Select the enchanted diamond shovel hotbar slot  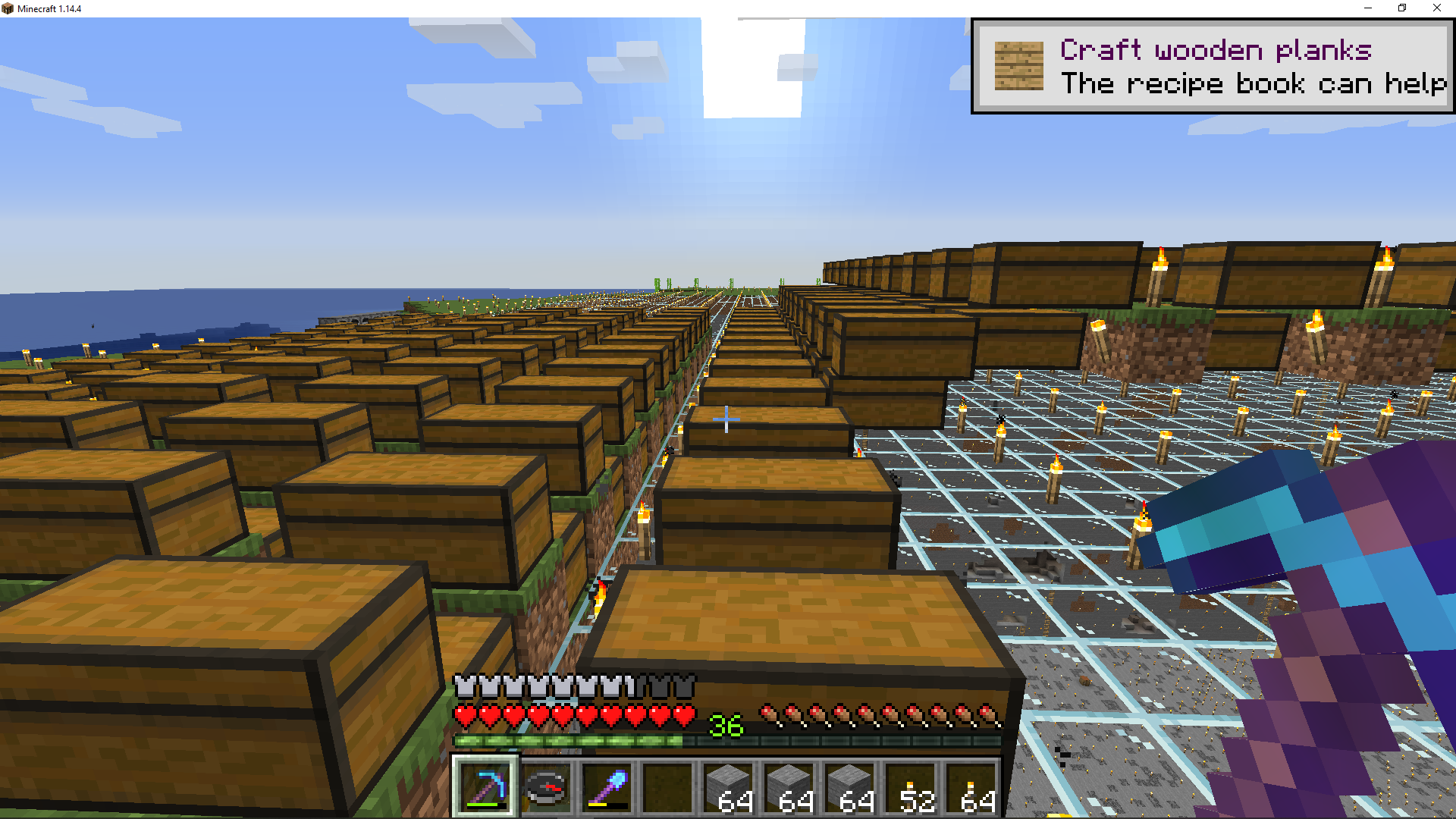pyautogui.click(x=607, y=786)
